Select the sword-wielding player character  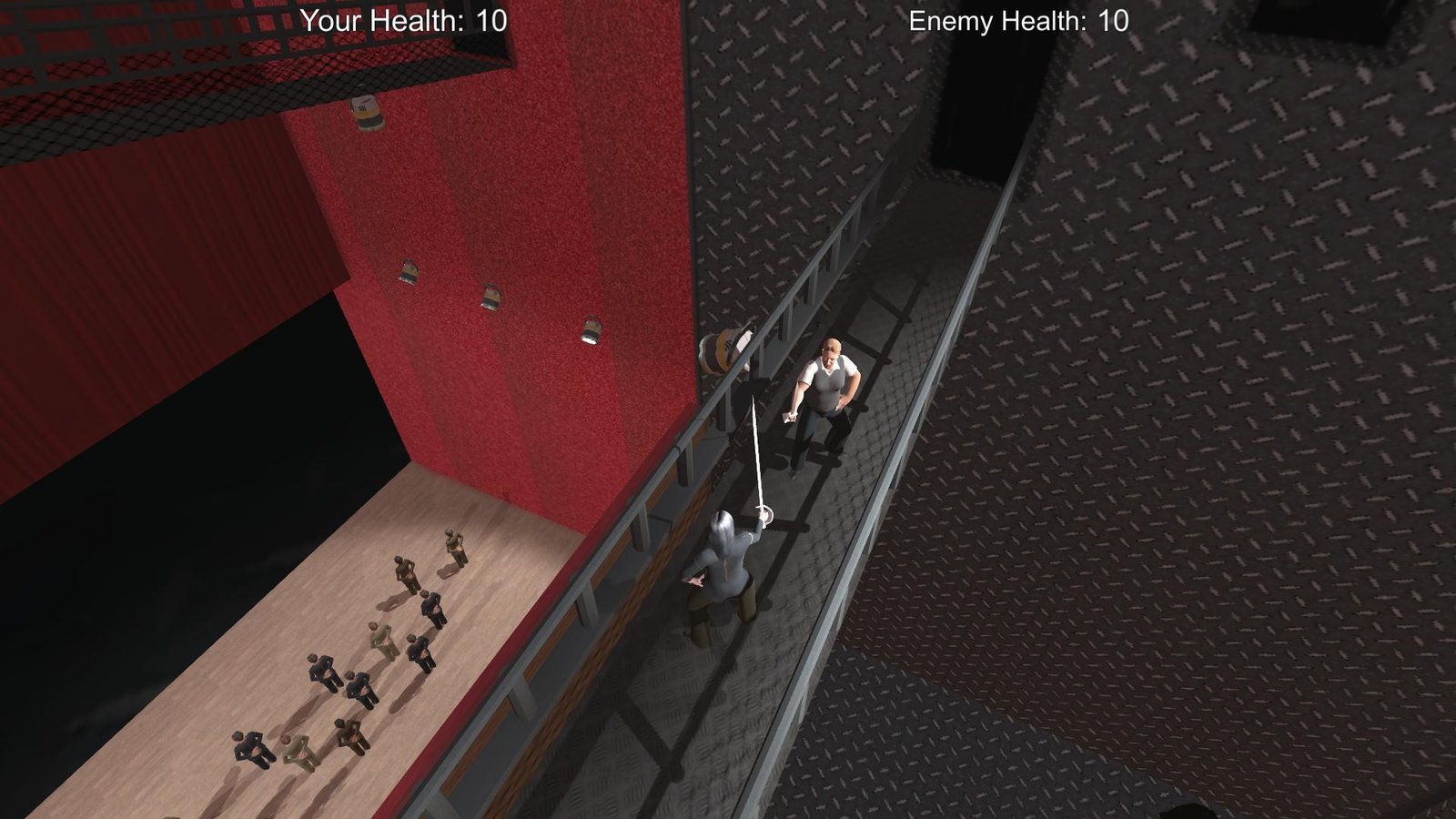click(728, 564)
